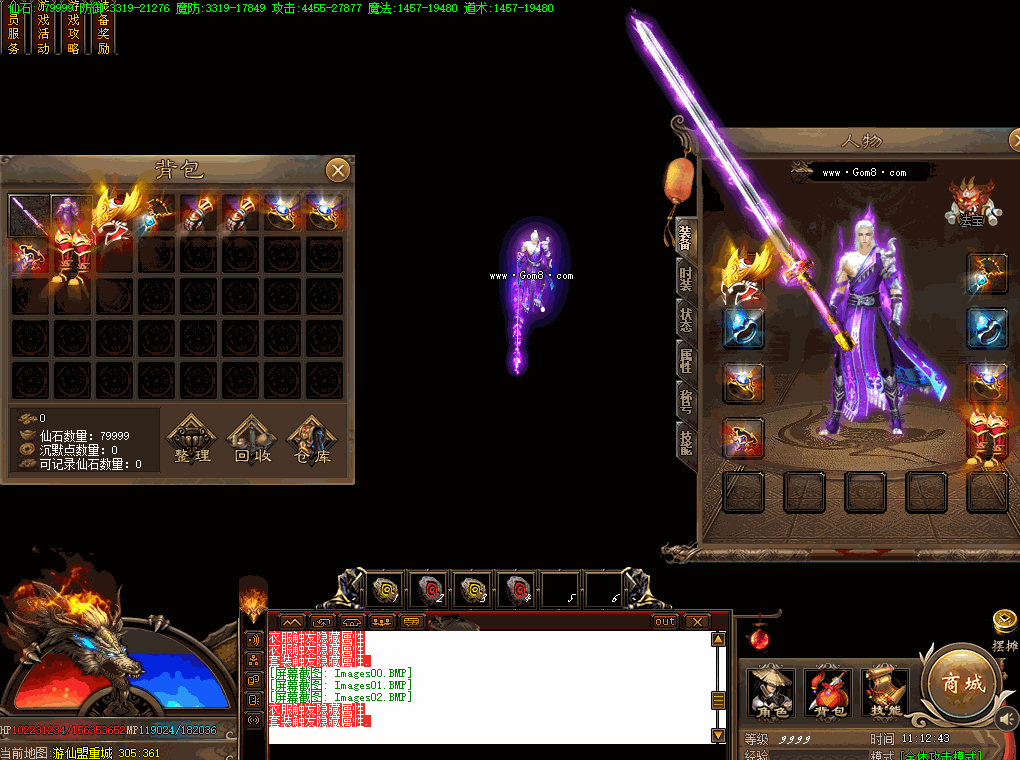1020x760 pixels.
Task: Click the 法宝 treasure icon
Action: [x=968, y=200]
